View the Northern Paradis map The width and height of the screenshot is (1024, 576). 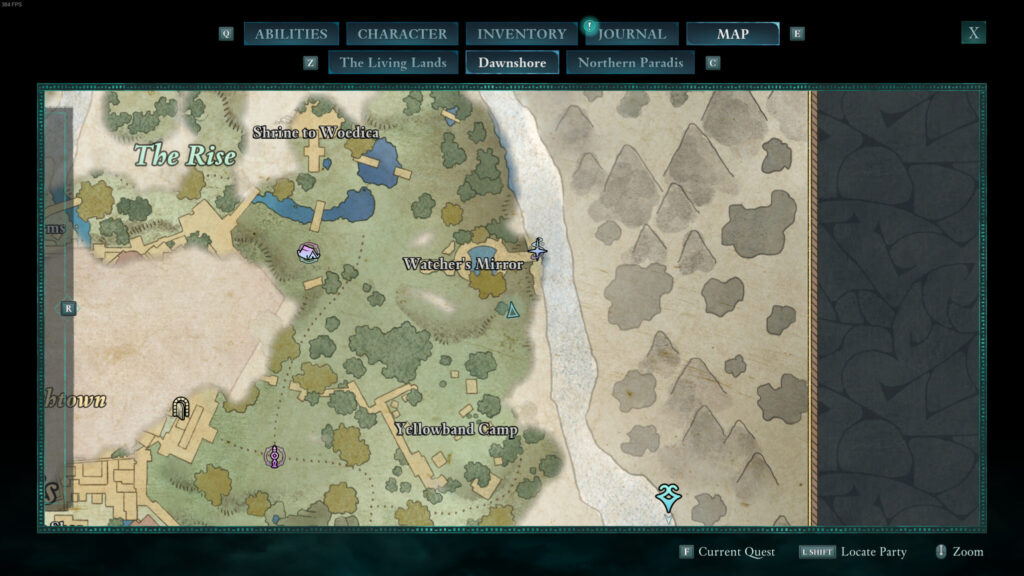[x=630, y=63]
